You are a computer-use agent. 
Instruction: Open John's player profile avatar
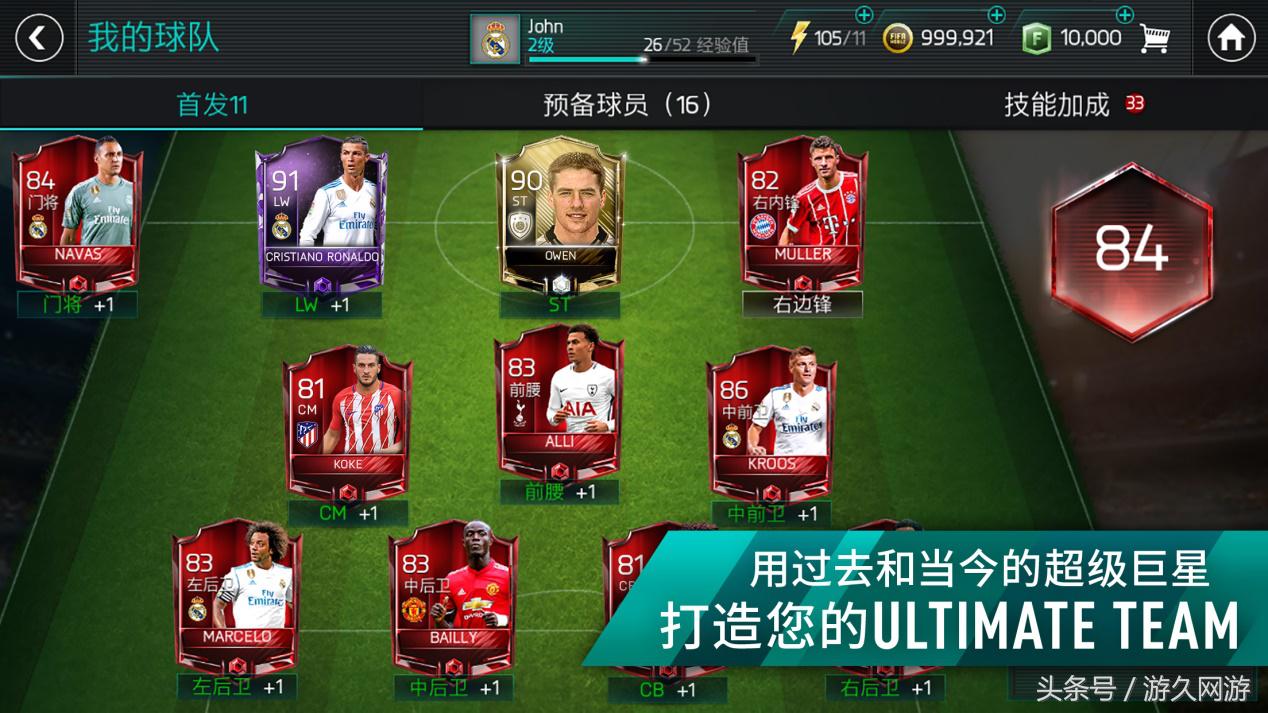tap(495, 39)
